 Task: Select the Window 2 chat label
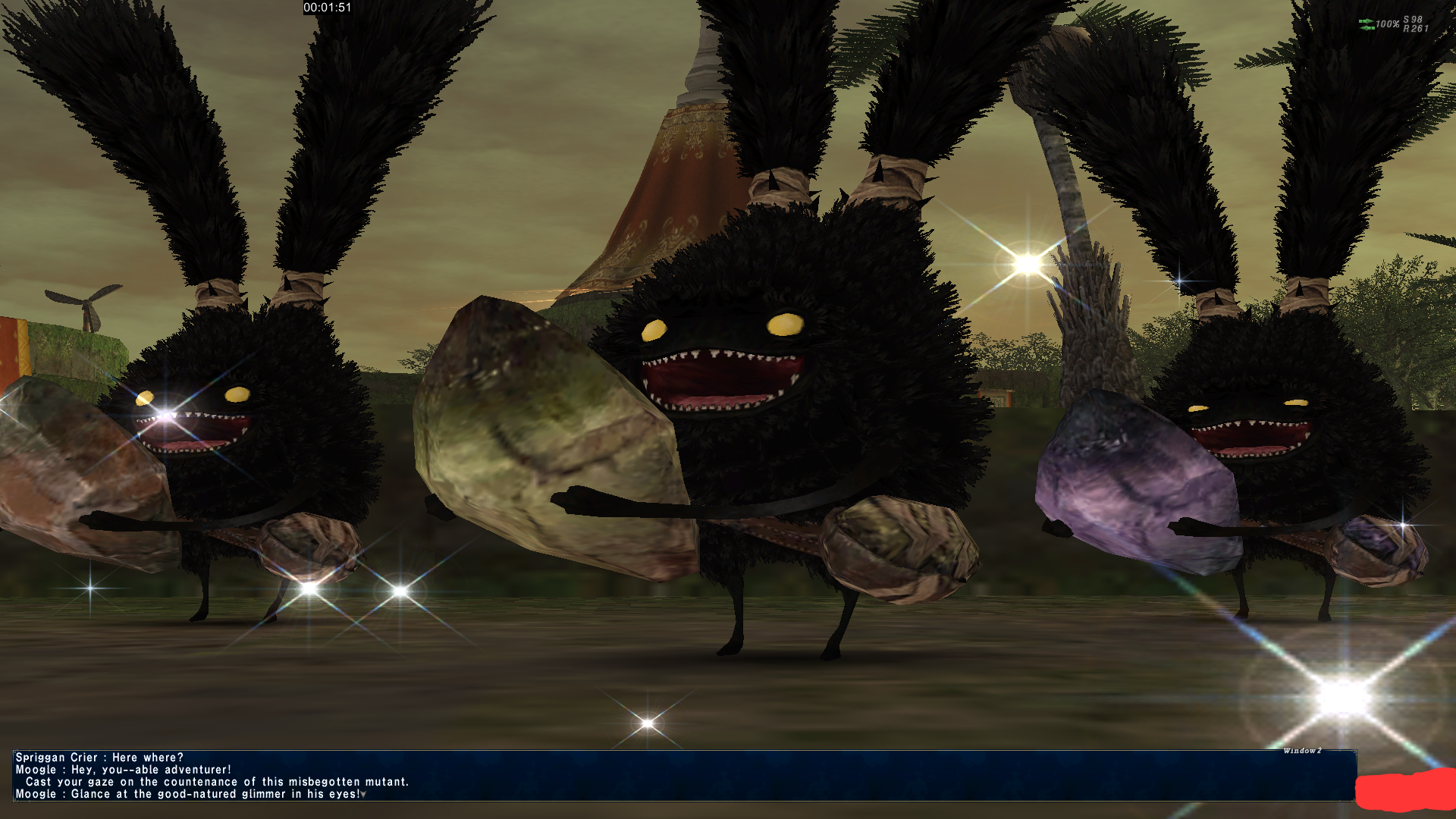1302,751
